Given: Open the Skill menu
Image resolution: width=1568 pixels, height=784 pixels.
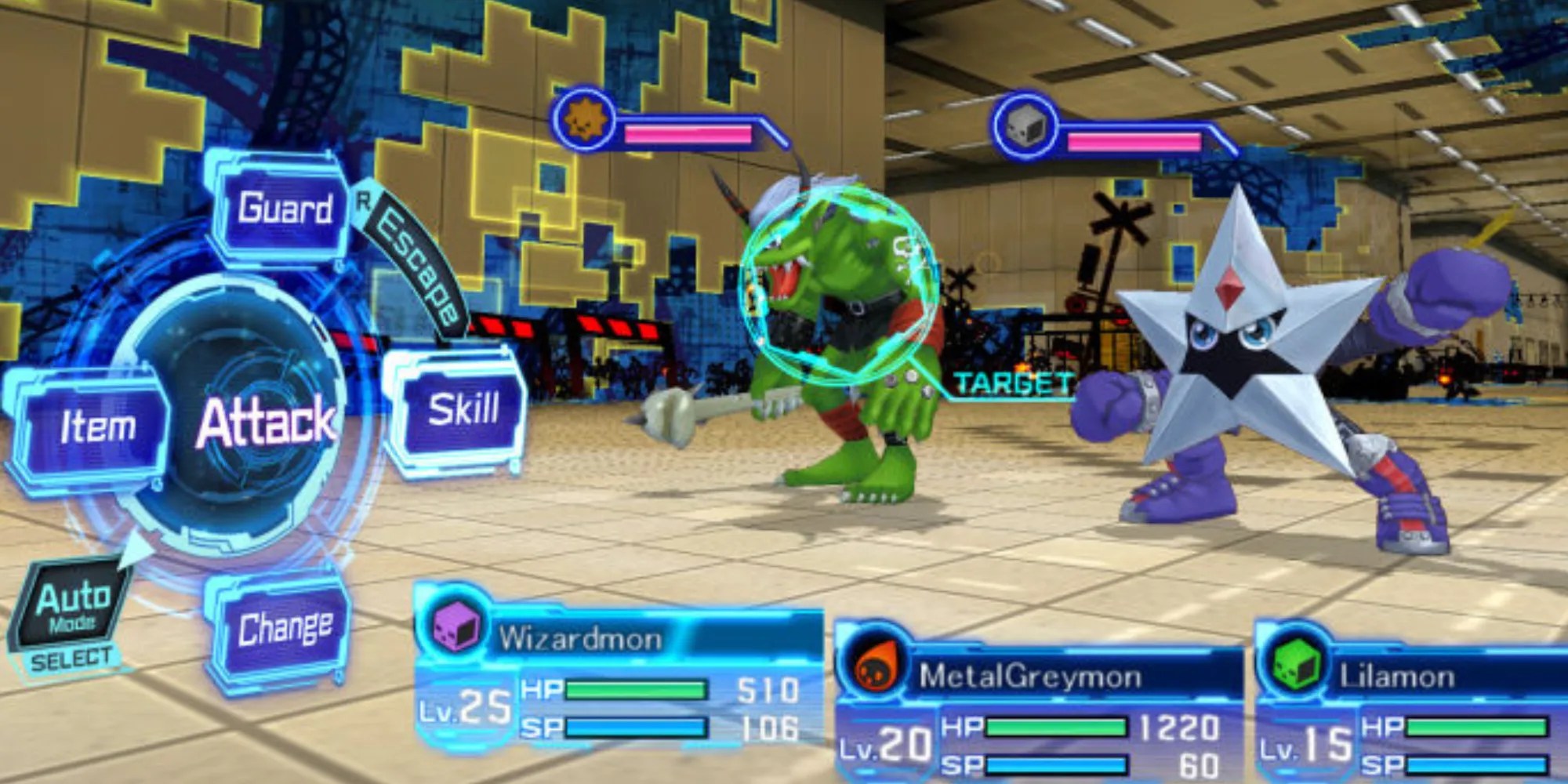Looking at the screenshot, I should click(x=463, y=410).
